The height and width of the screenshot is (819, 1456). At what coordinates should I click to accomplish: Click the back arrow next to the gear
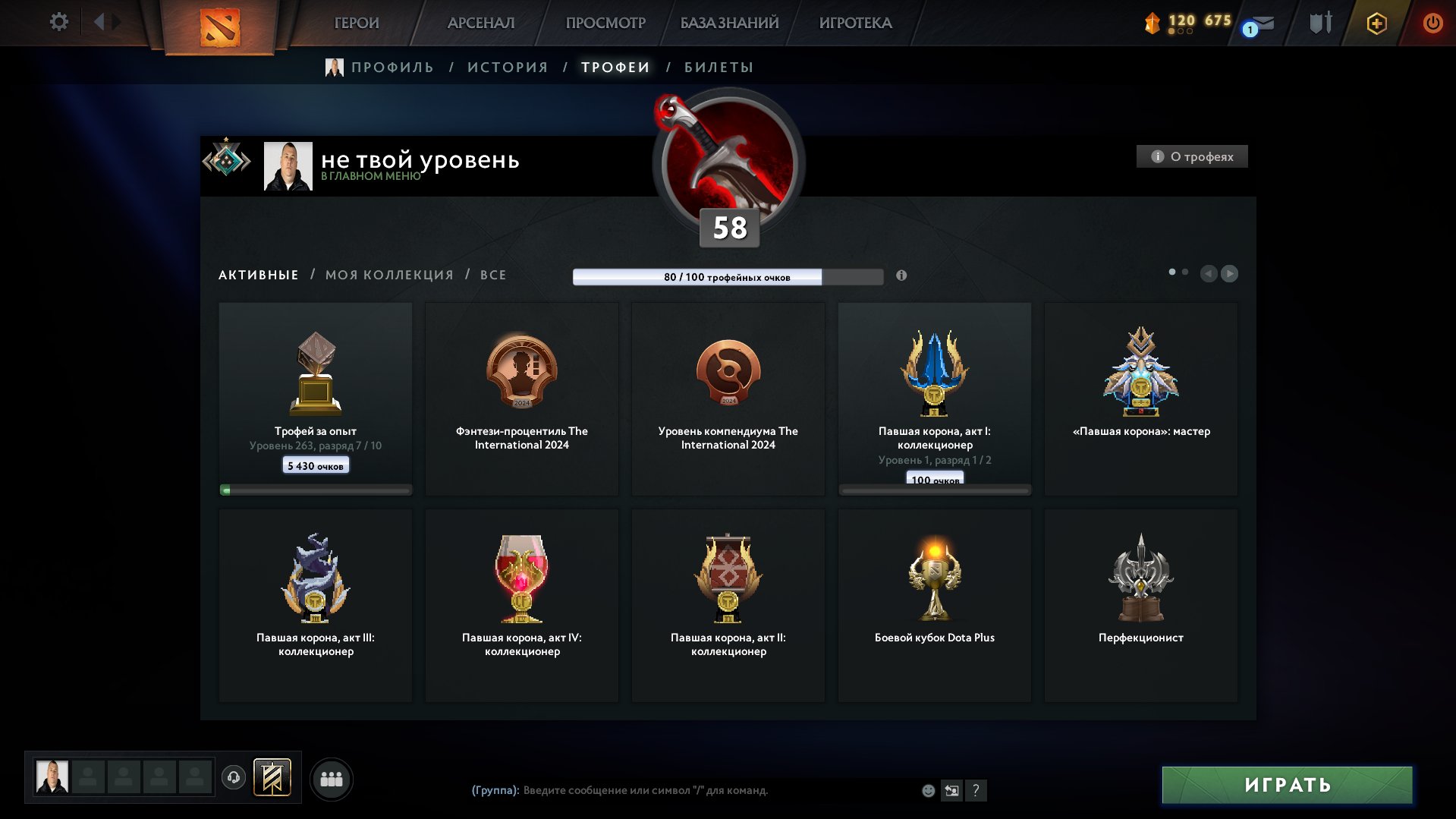click(x=99, y=21)
